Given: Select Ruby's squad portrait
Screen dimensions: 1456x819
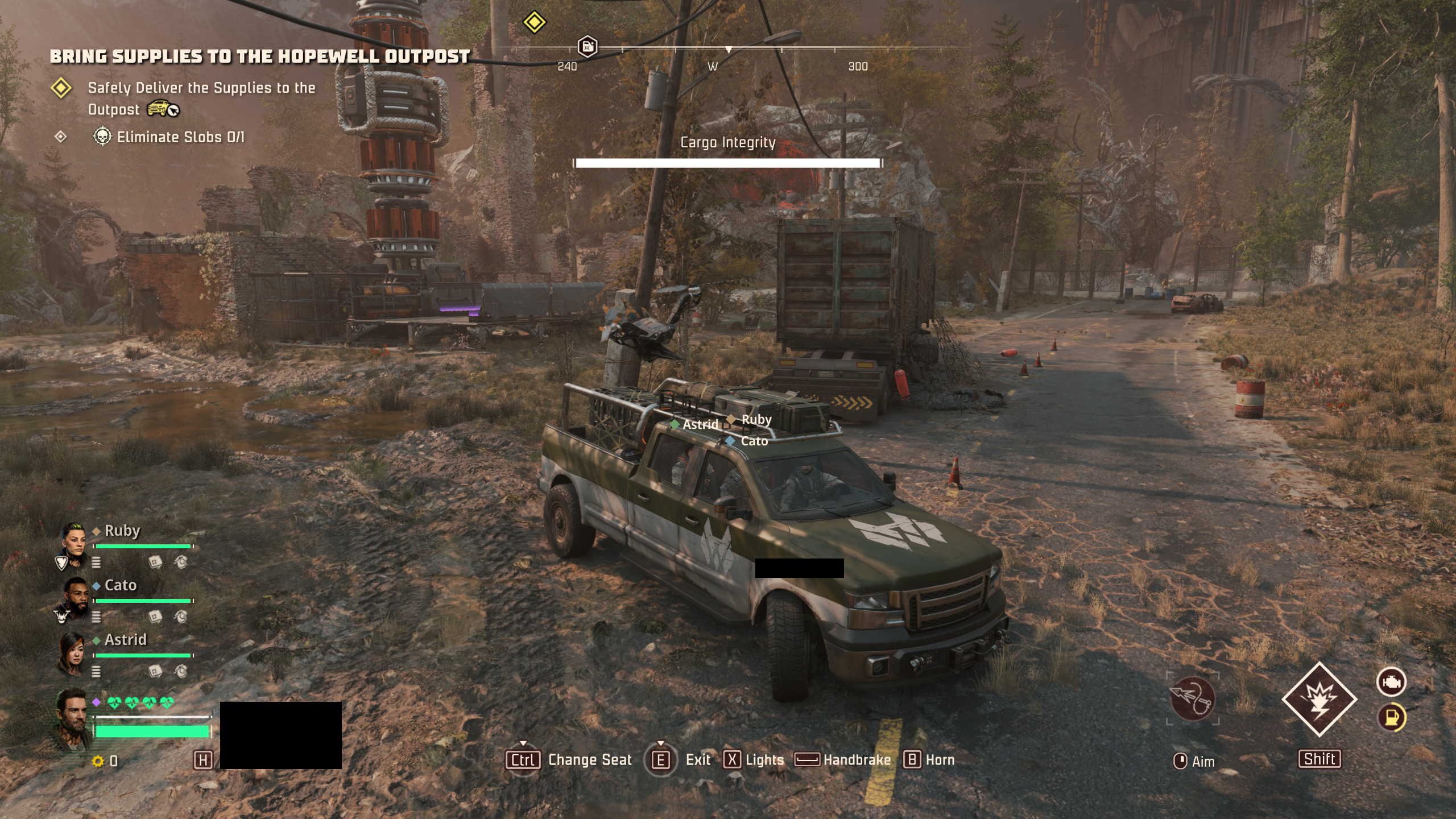Looking at the screenshot, I should point(73,541).
